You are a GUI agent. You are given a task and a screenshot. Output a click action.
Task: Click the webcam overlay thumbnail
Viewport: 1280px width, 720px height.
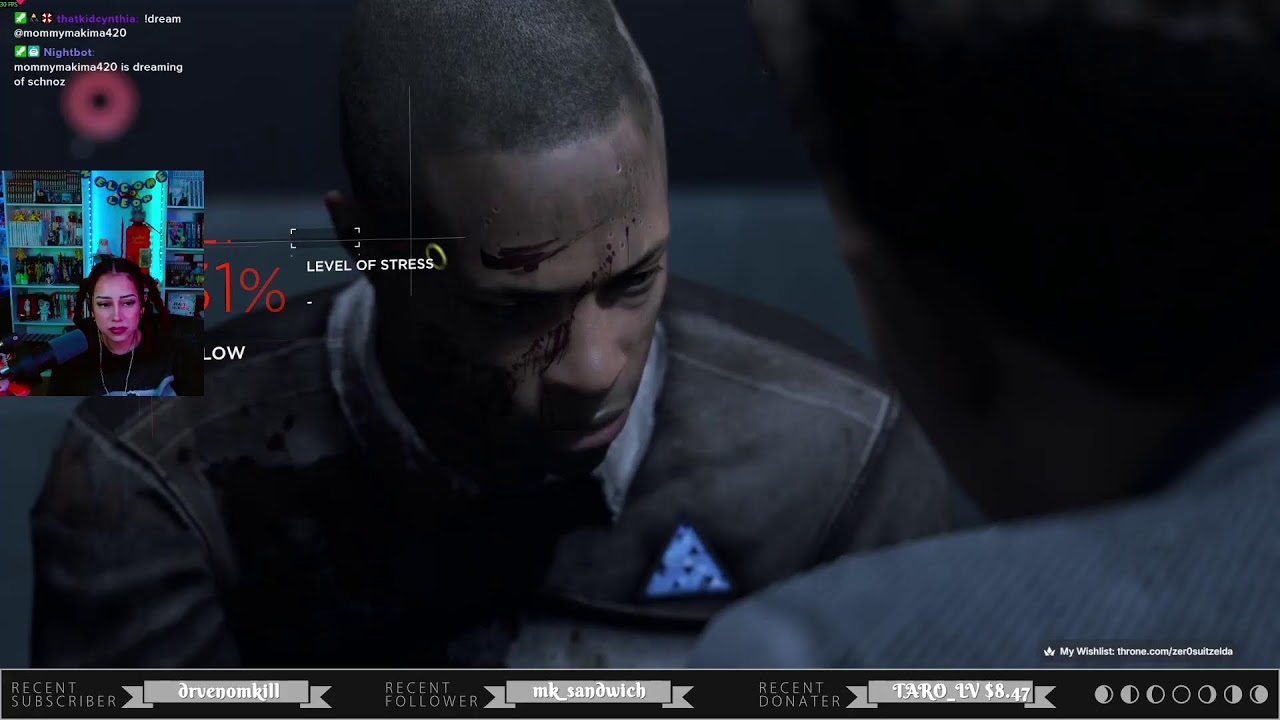tap(104, 283)
